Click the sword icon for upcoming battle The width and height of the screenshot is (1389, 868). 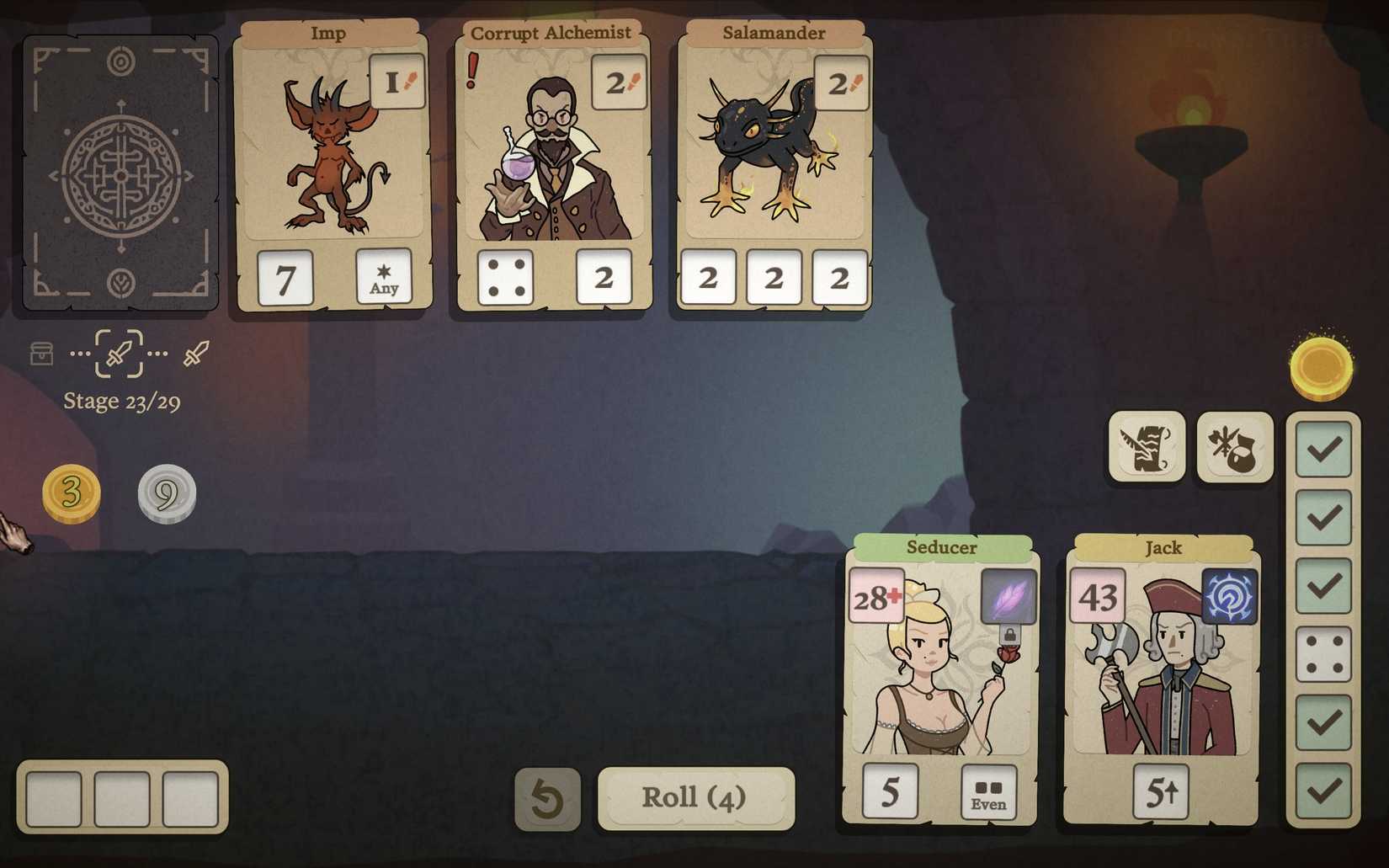click(195, 354)
